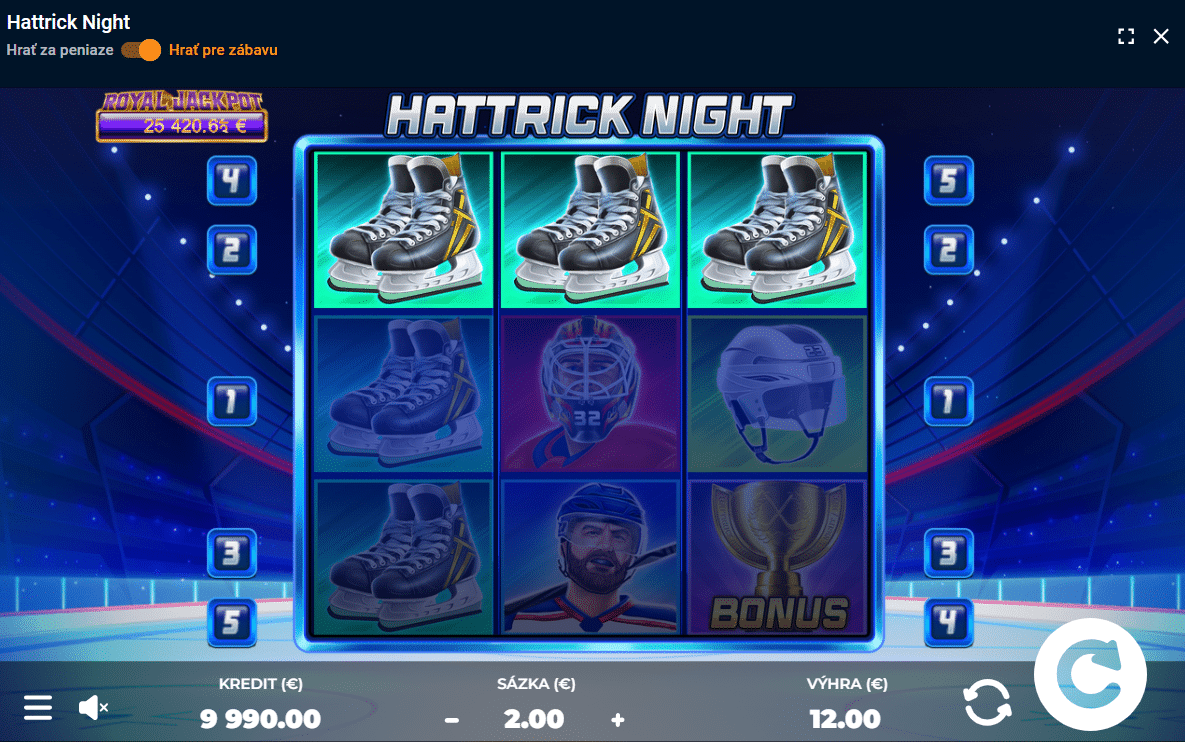Toggle the muted speaker sound icon
The image size is (1185, 742).
click(92, 708)
